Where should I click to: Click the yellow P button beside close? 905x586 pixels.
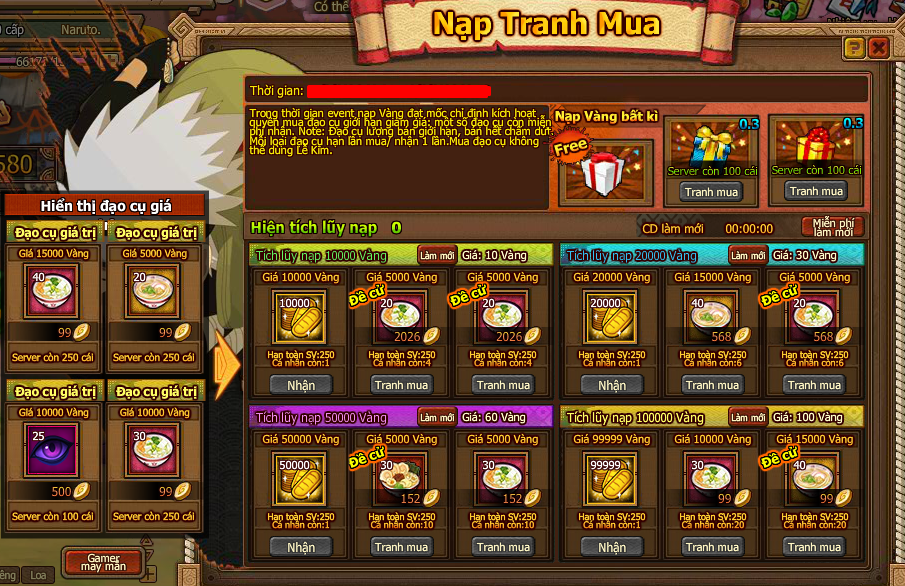click(854, 47)
